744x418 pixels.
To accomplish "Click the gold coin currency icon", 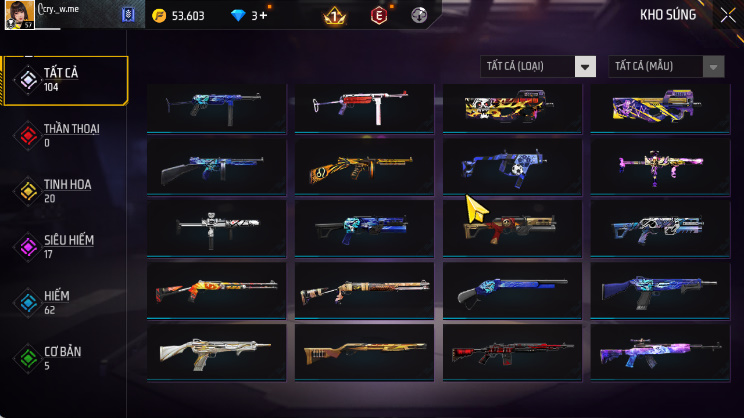I will point(158,16).
